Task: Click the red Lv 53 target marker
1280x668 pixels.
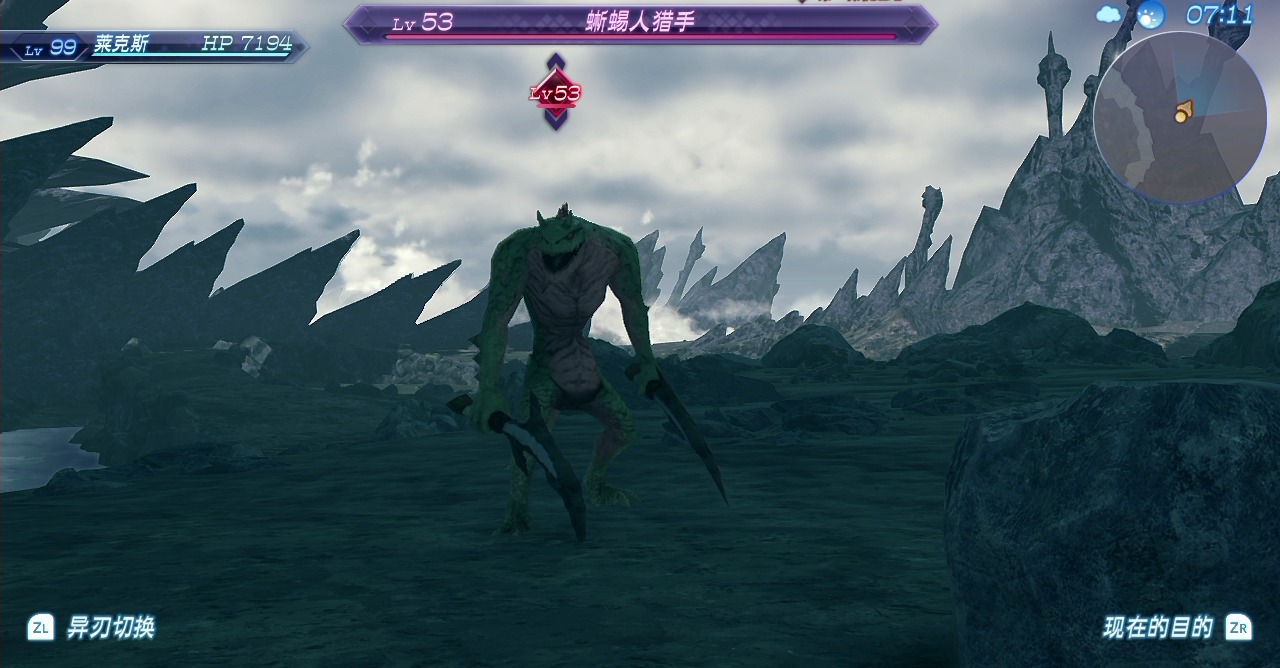Action: (555, 93)
